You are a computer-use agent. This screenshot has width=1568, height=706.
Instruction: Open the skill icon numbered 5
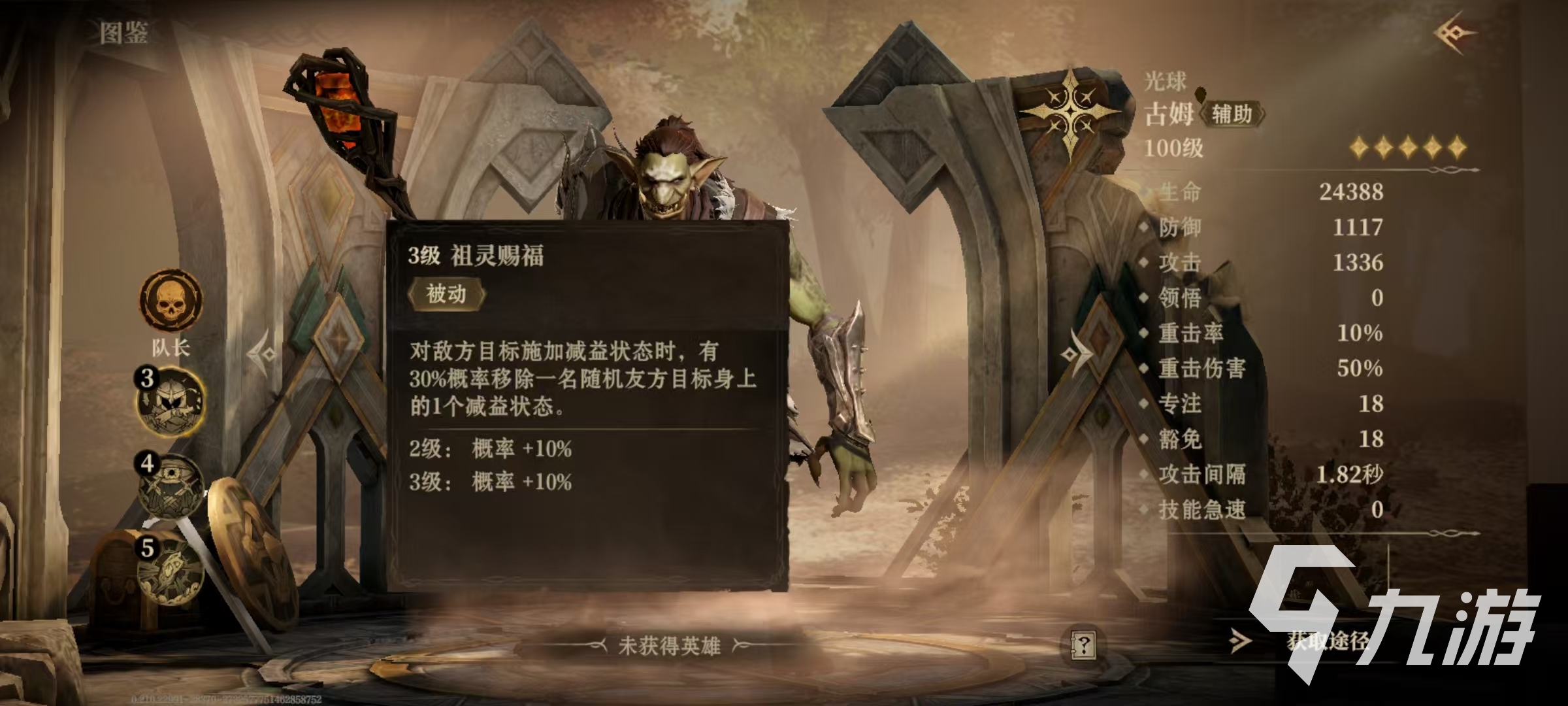point(171,571)
